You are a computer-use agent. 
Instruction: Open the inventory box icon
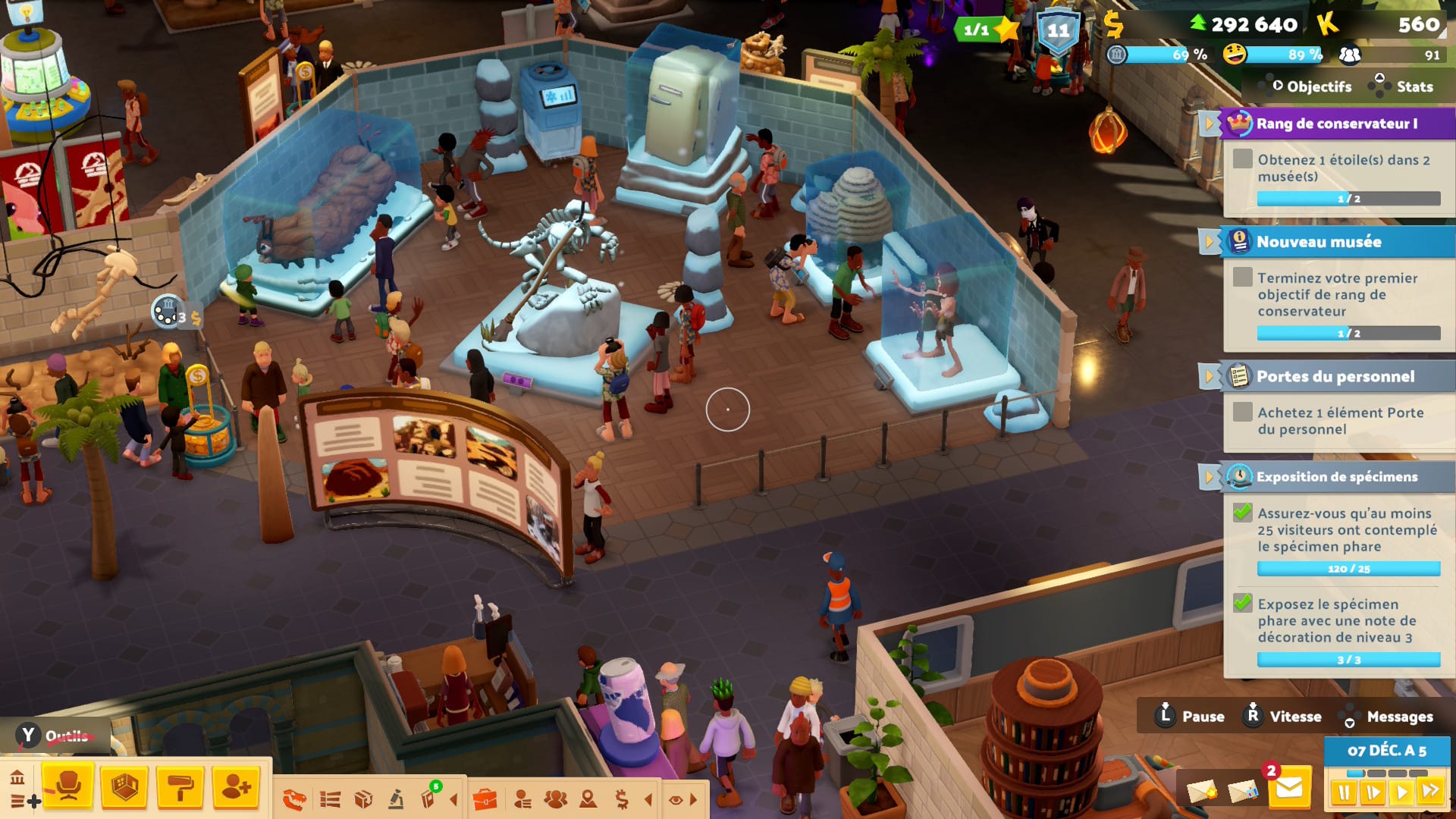coord(363,799)
